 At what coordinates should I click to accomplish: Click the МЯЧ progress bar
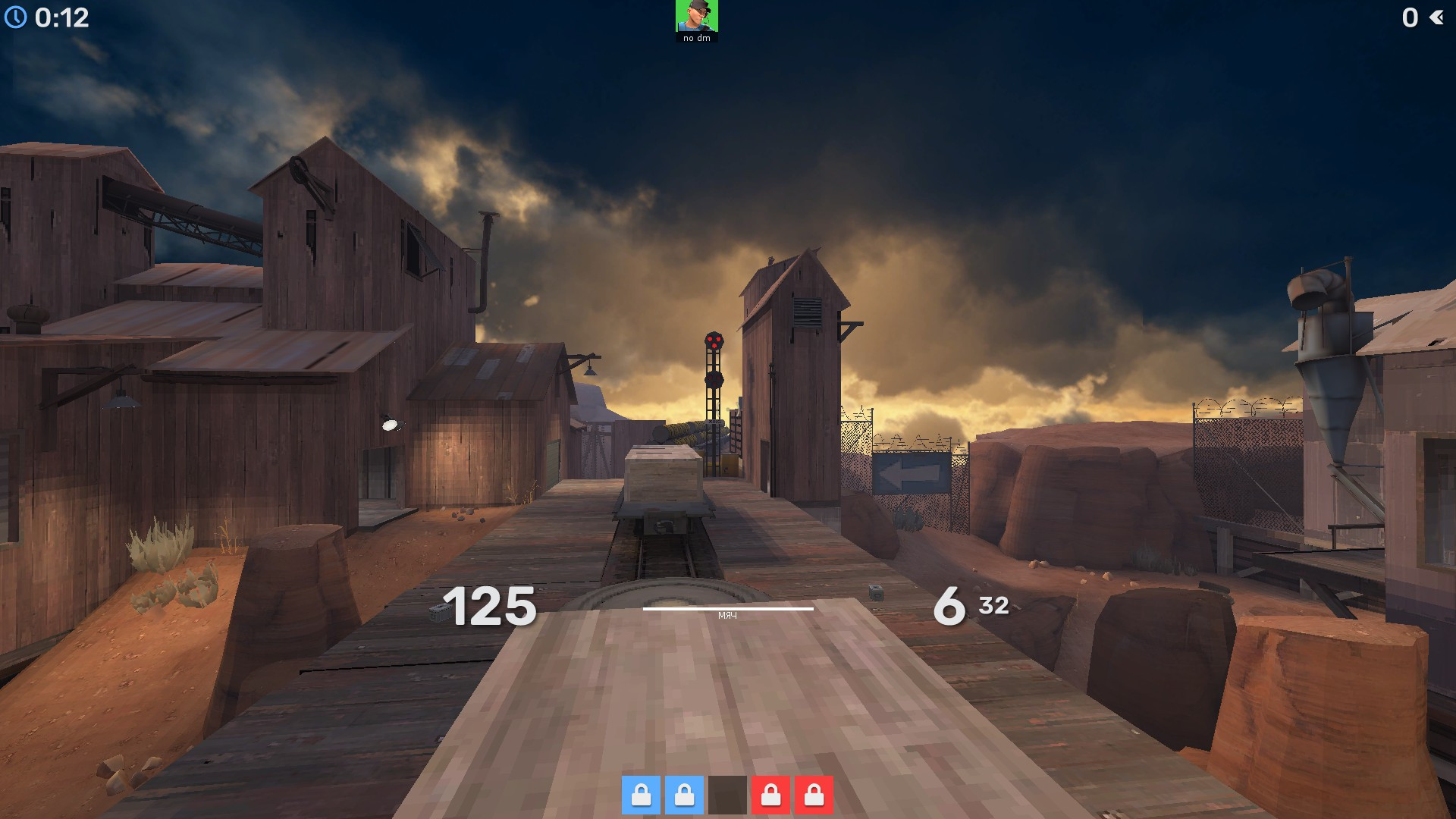(x=730, y=610)
